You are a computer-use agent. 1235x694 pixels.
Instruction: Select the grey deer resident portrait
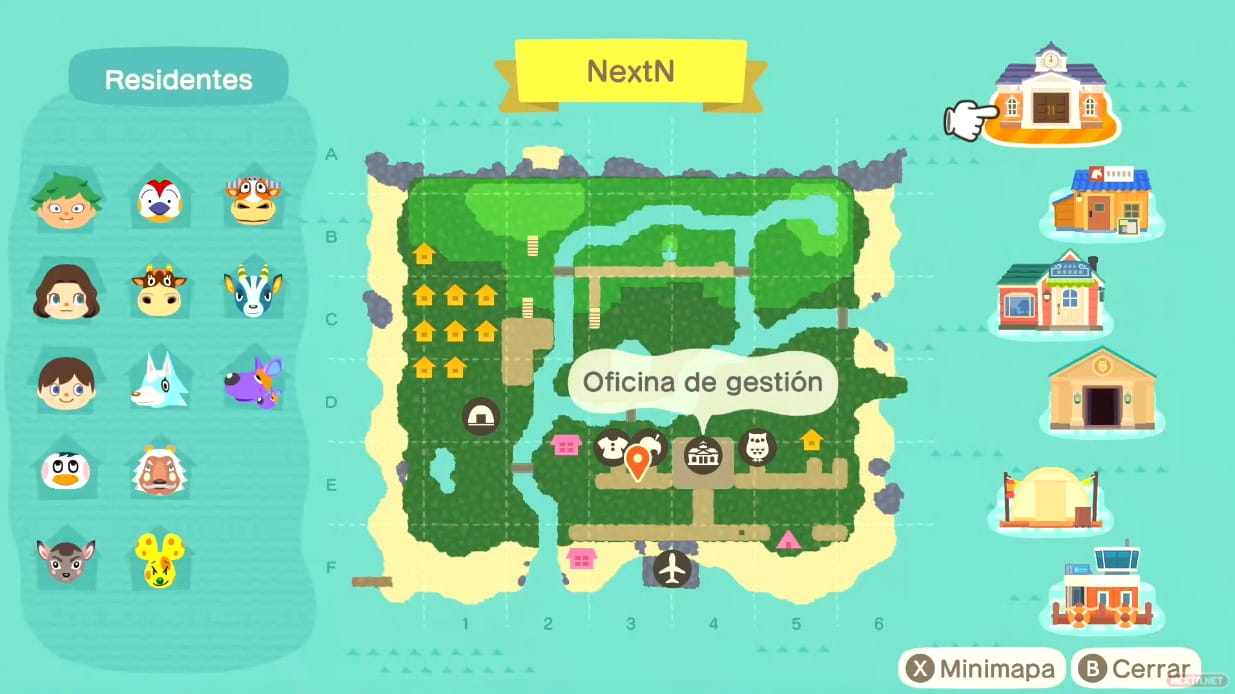pyautogui.click(x=66, y=560)
